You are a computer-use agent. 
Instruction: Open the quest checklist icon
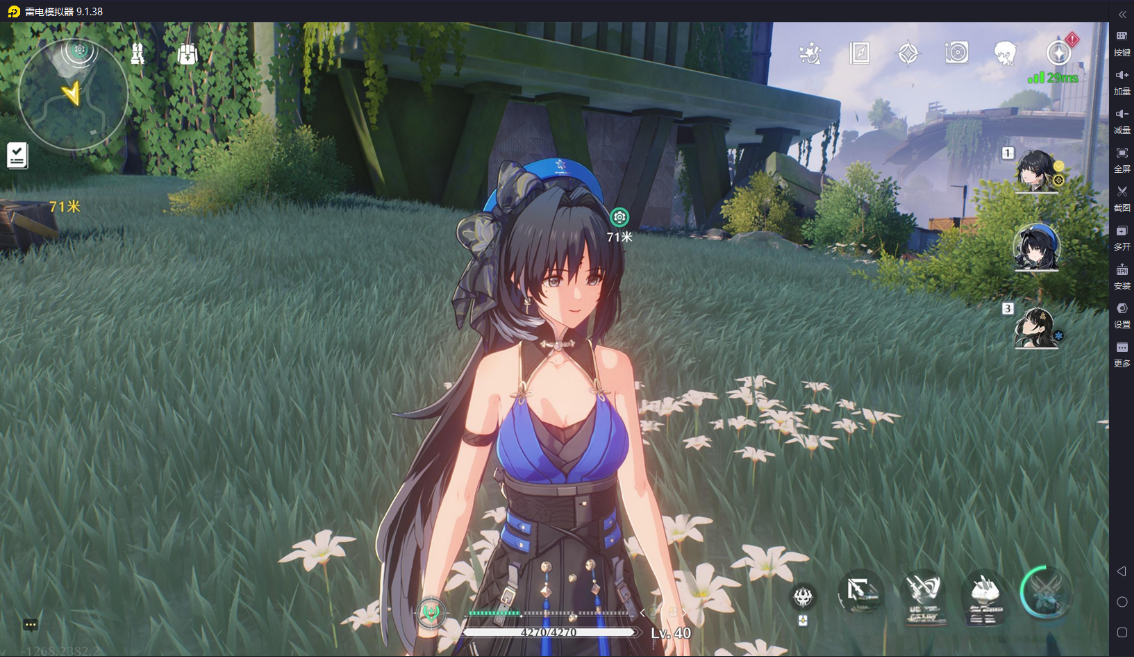17,155
